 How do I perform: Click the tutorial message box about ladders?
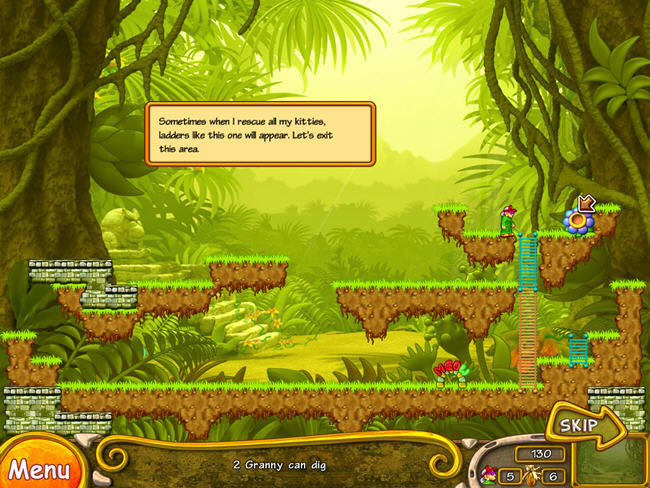click(x=260, y=133)
